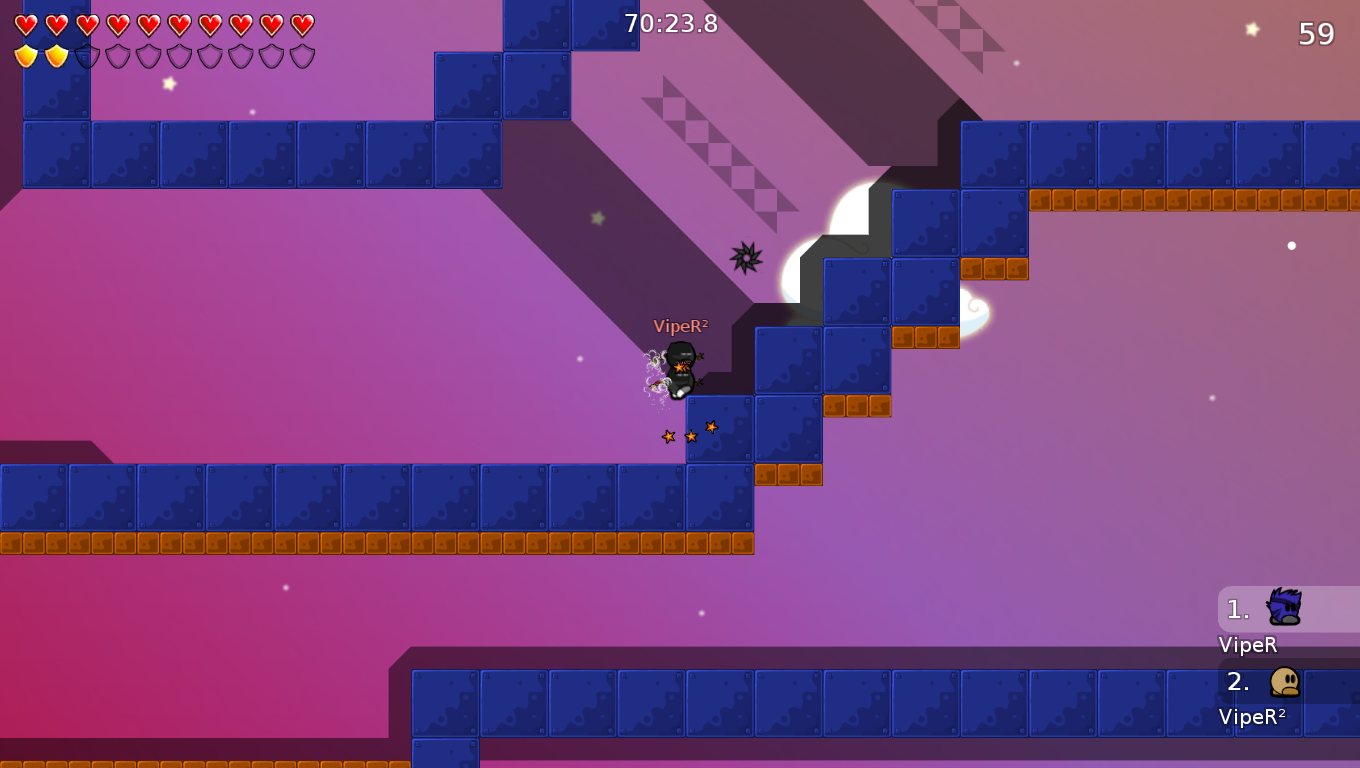This screenshot has width=1360, height=768.
Task: Click the VipeR name label in the leaderboard
Action: [x=1247, y=645]
